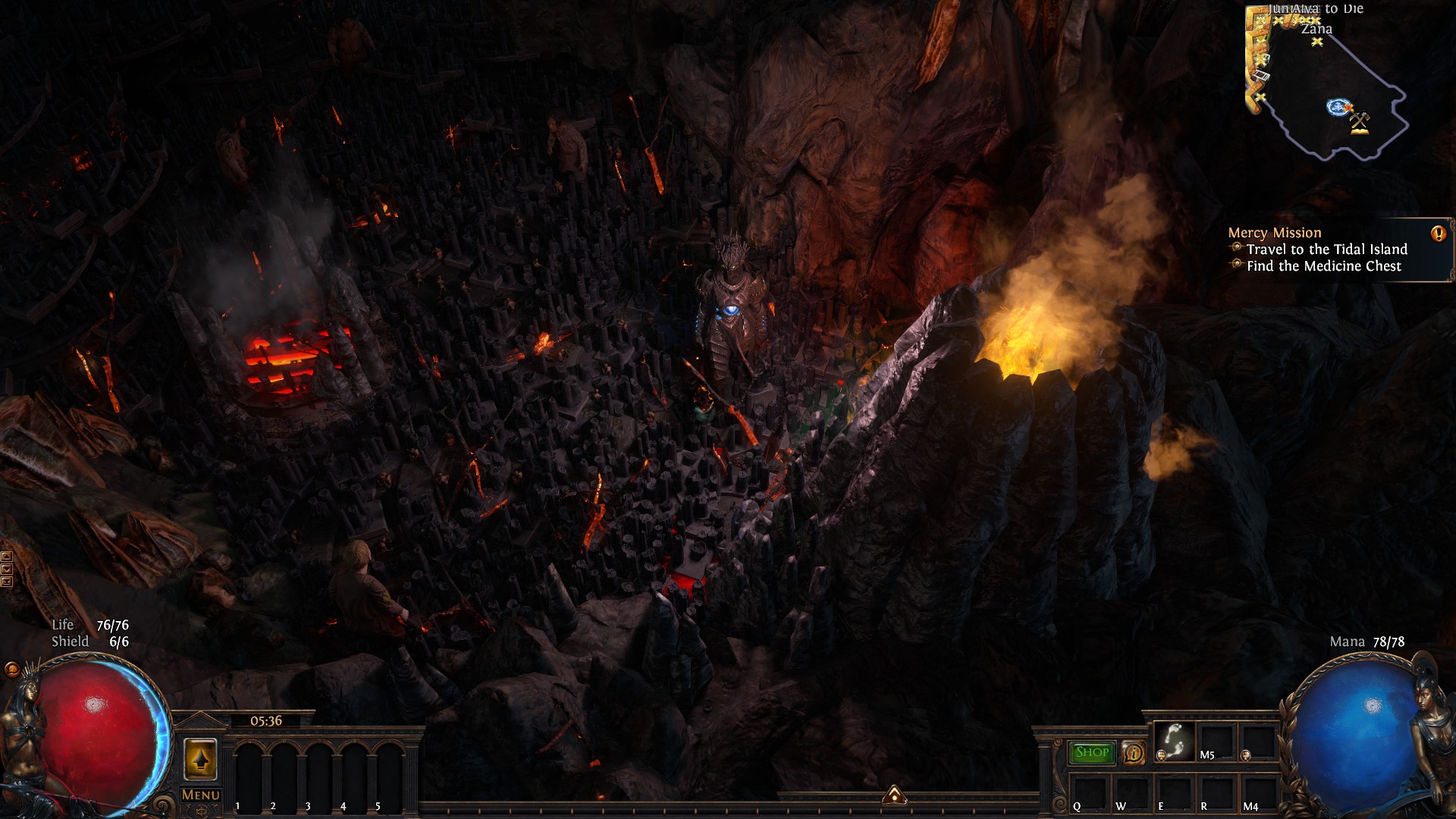Viewport: 1456px width, 819px height.
Task: Select the footprints Move skill slot
Action: point(1174,740)
